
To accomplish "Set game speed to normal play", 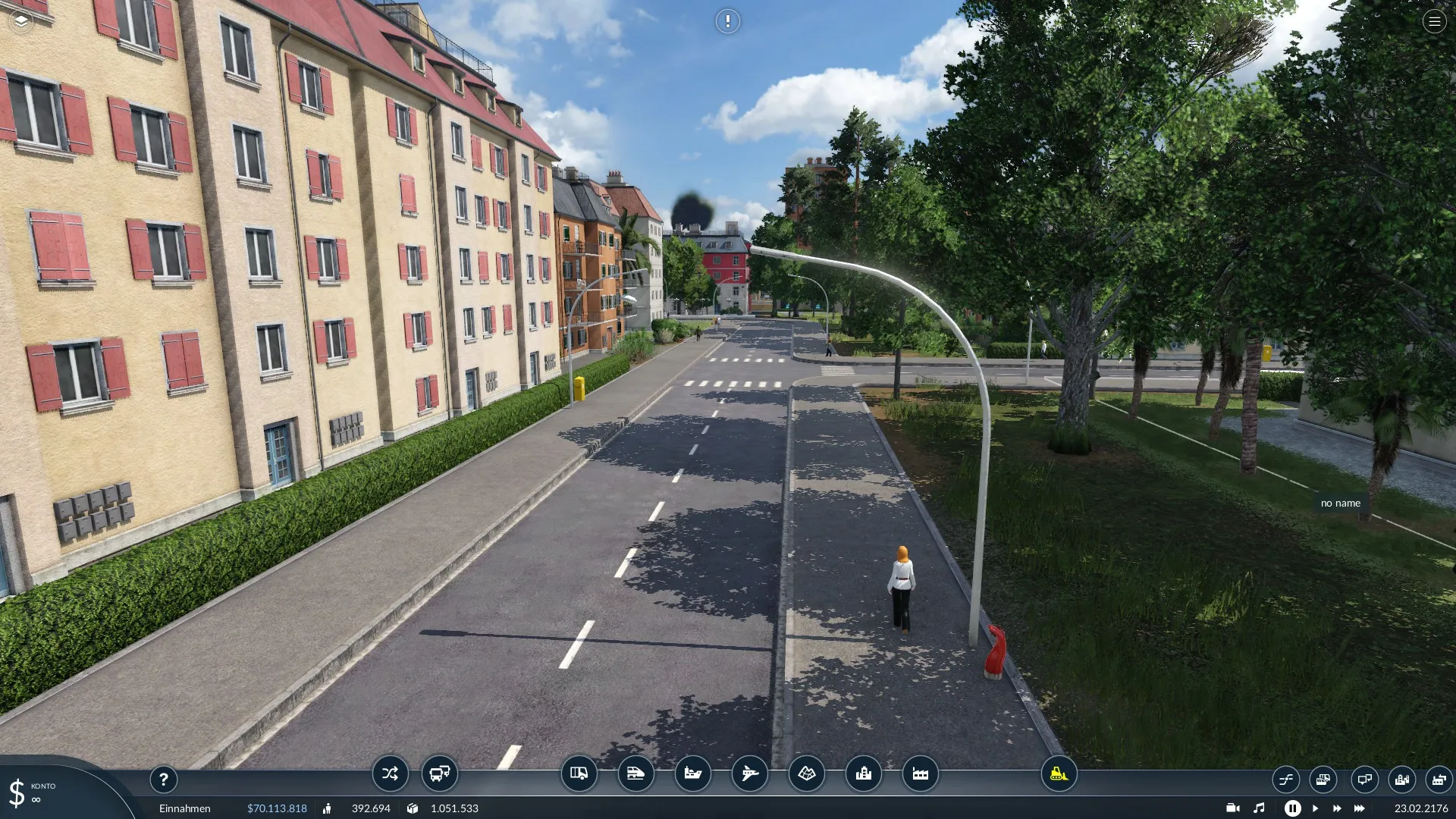I will tap(1315, 808).
